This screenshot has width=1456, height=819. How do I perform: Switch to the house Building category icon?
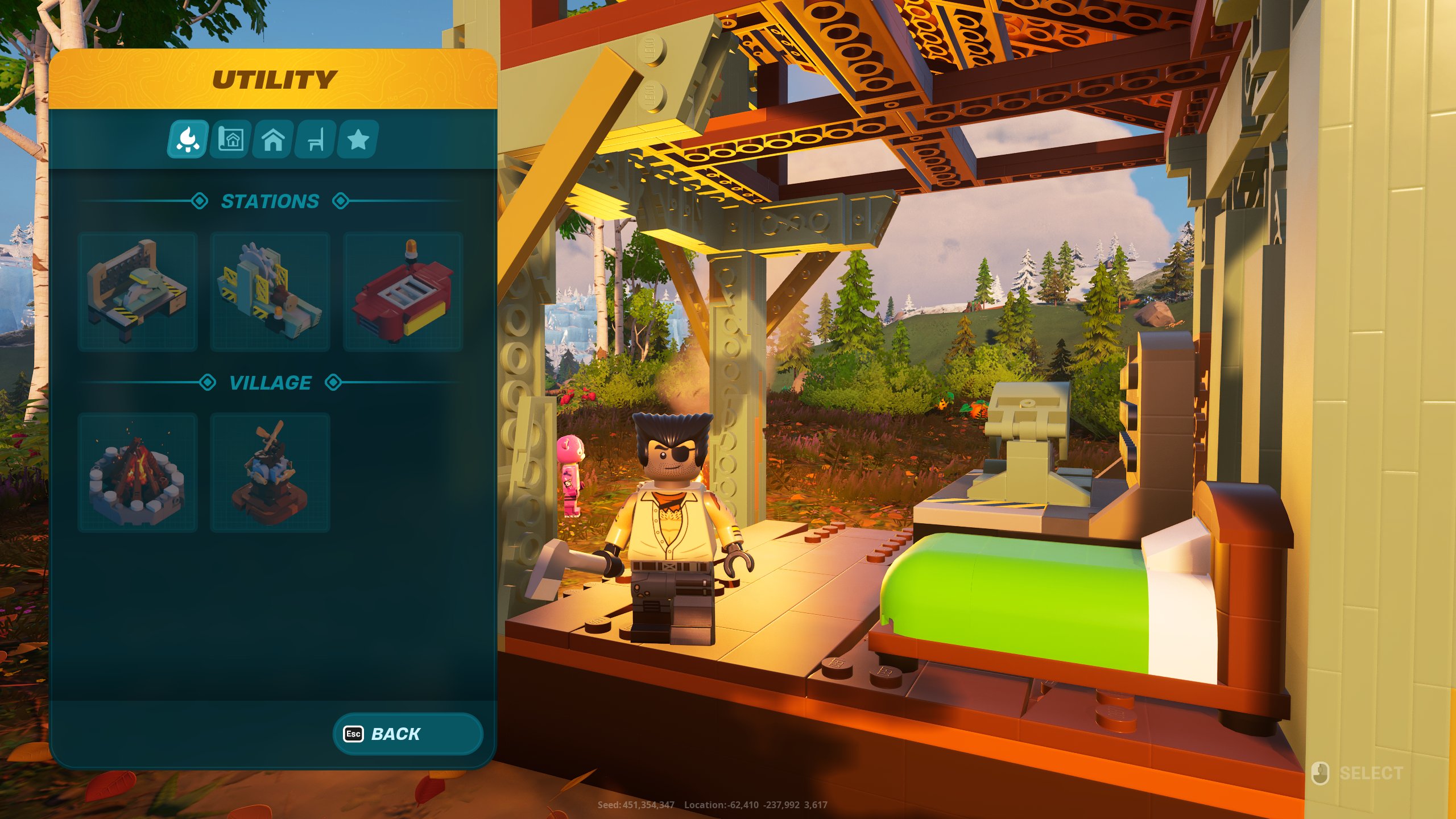[x=272, y=140]
